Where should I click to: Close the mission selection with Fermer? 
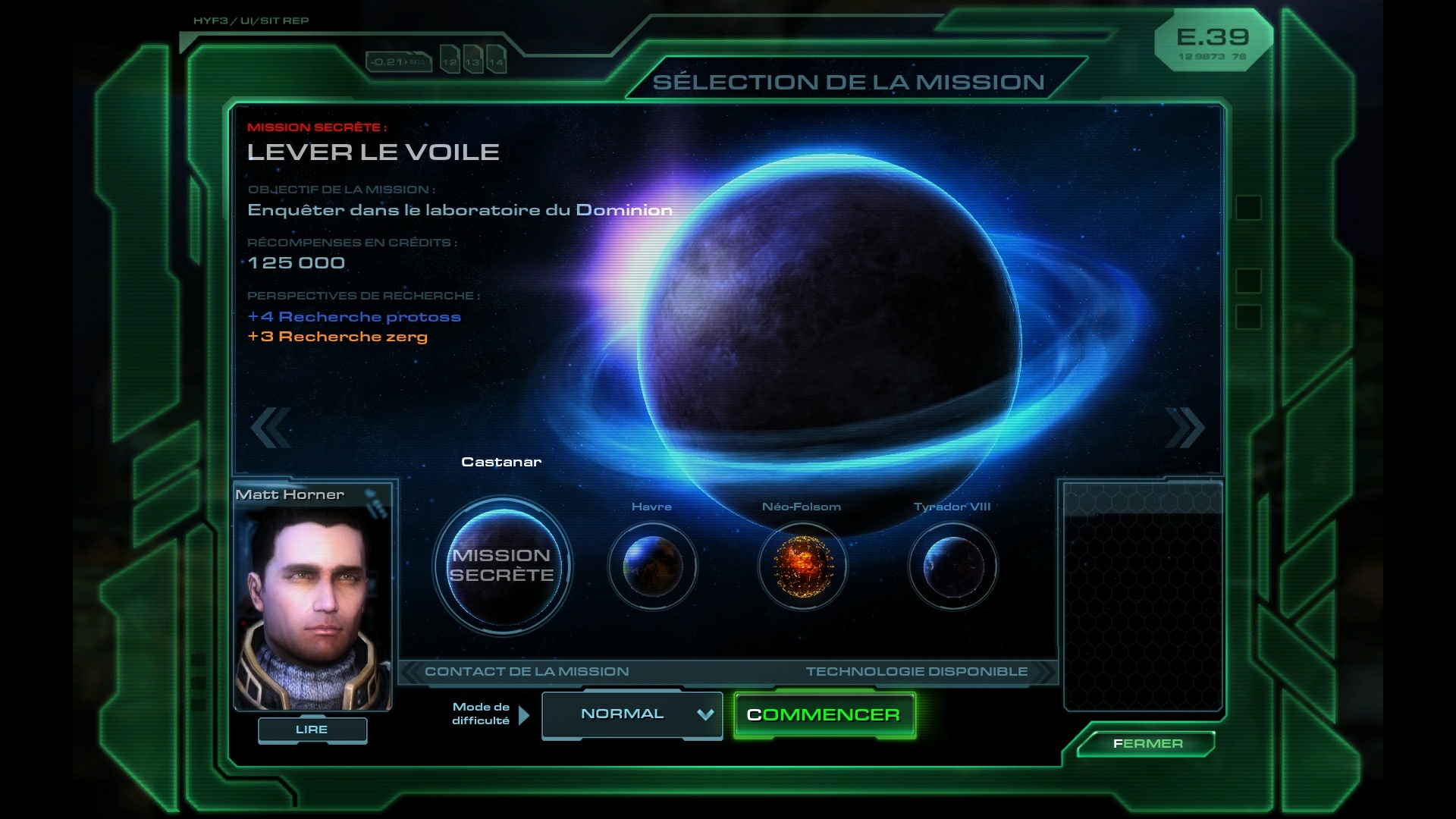tap(1147, 744)
